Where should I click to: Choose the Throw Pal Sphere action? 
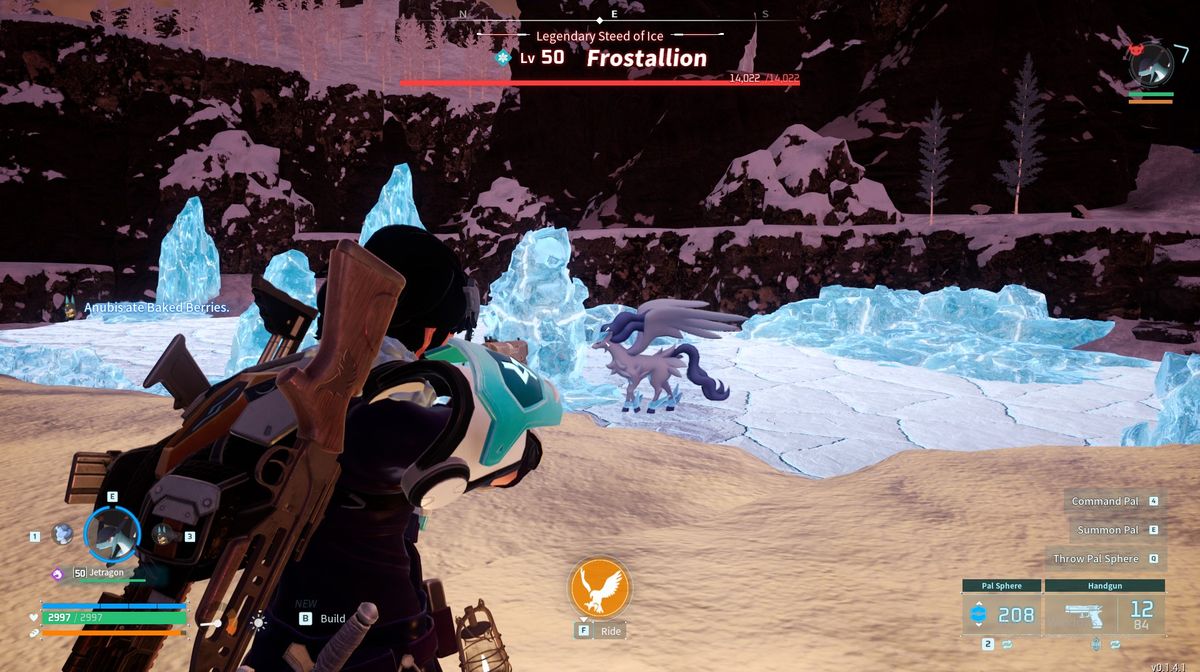point(1096,559)
